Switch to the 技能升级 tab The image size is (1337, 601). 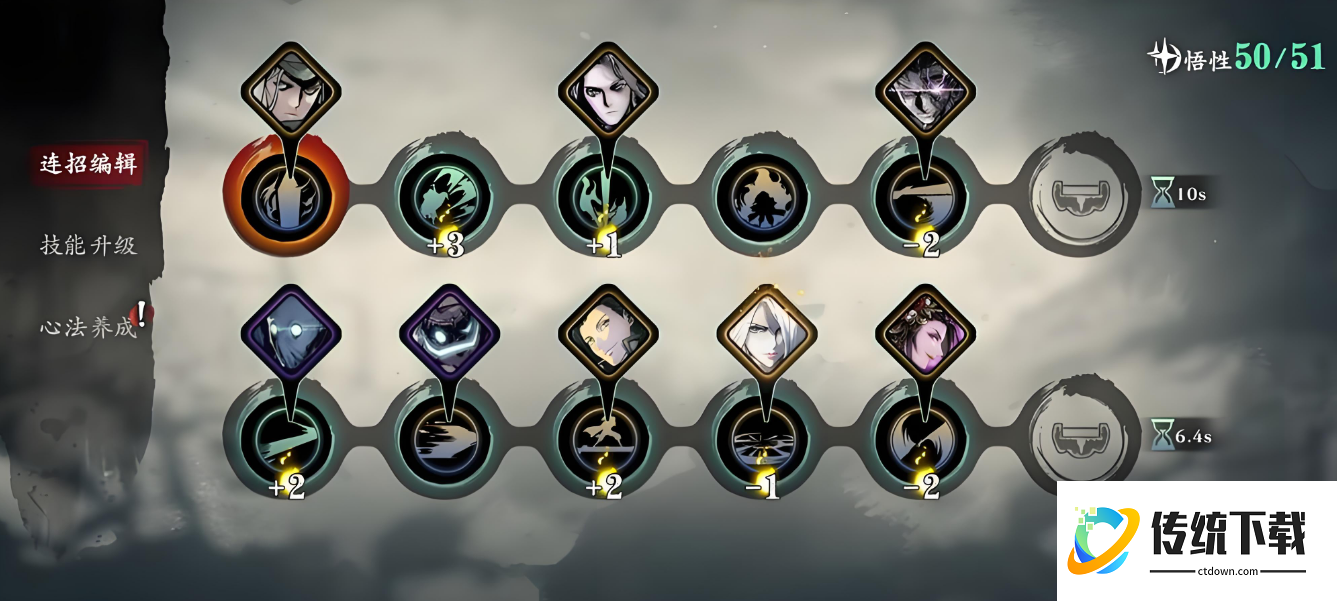(88, 245)
